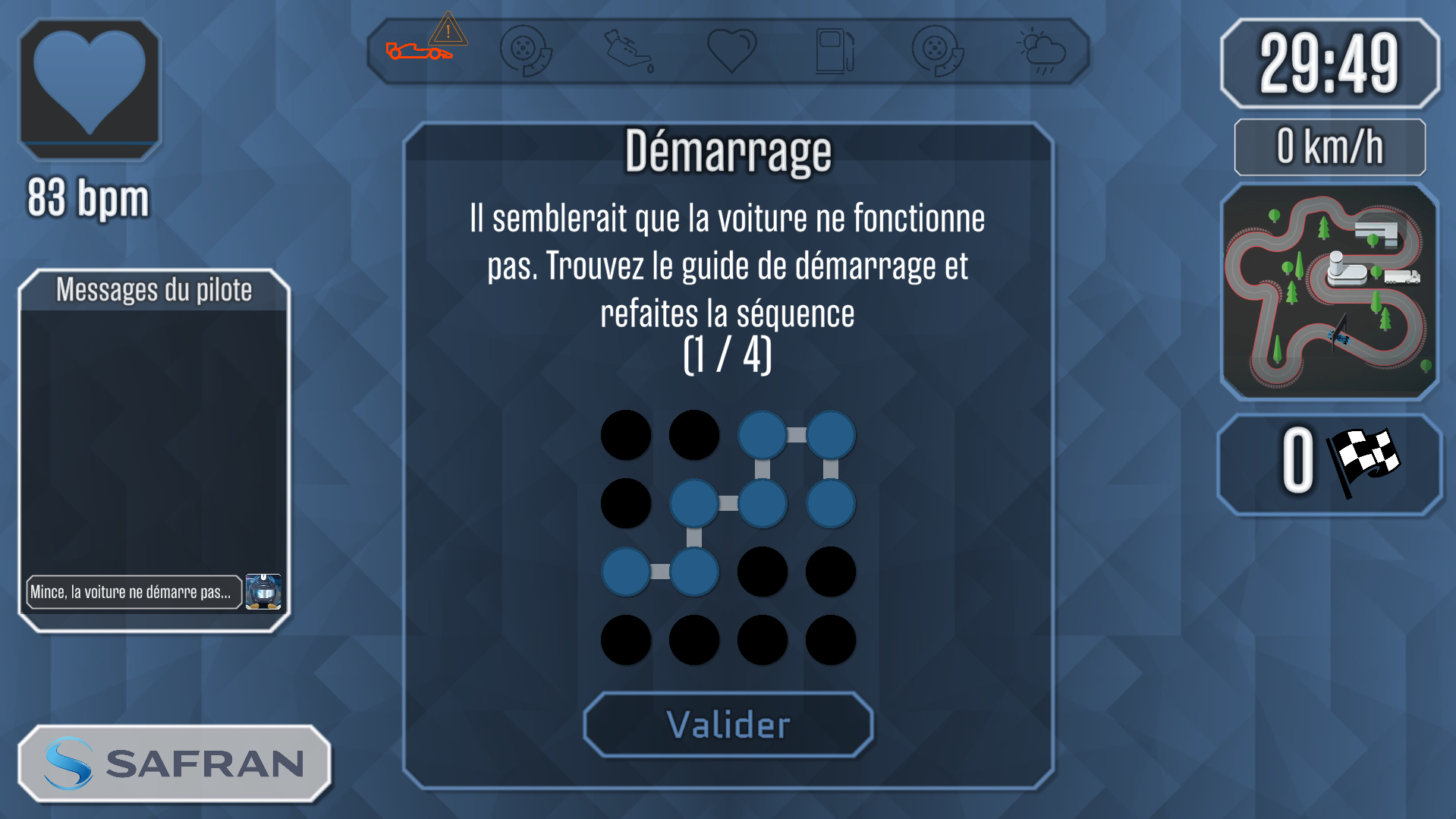Open the oil can indicator

(x=628, y=51)
